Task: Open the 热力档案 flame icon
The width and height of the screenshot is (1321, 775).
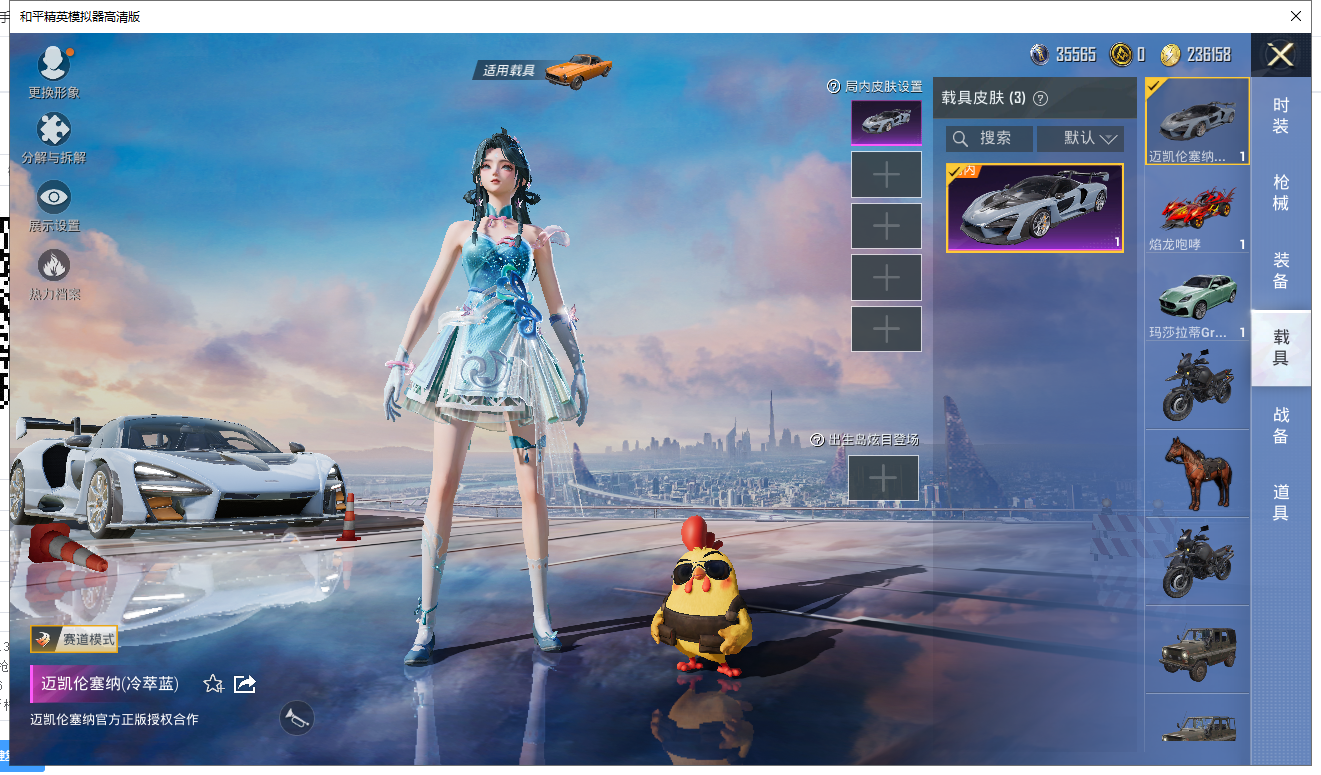Action: 54,268
